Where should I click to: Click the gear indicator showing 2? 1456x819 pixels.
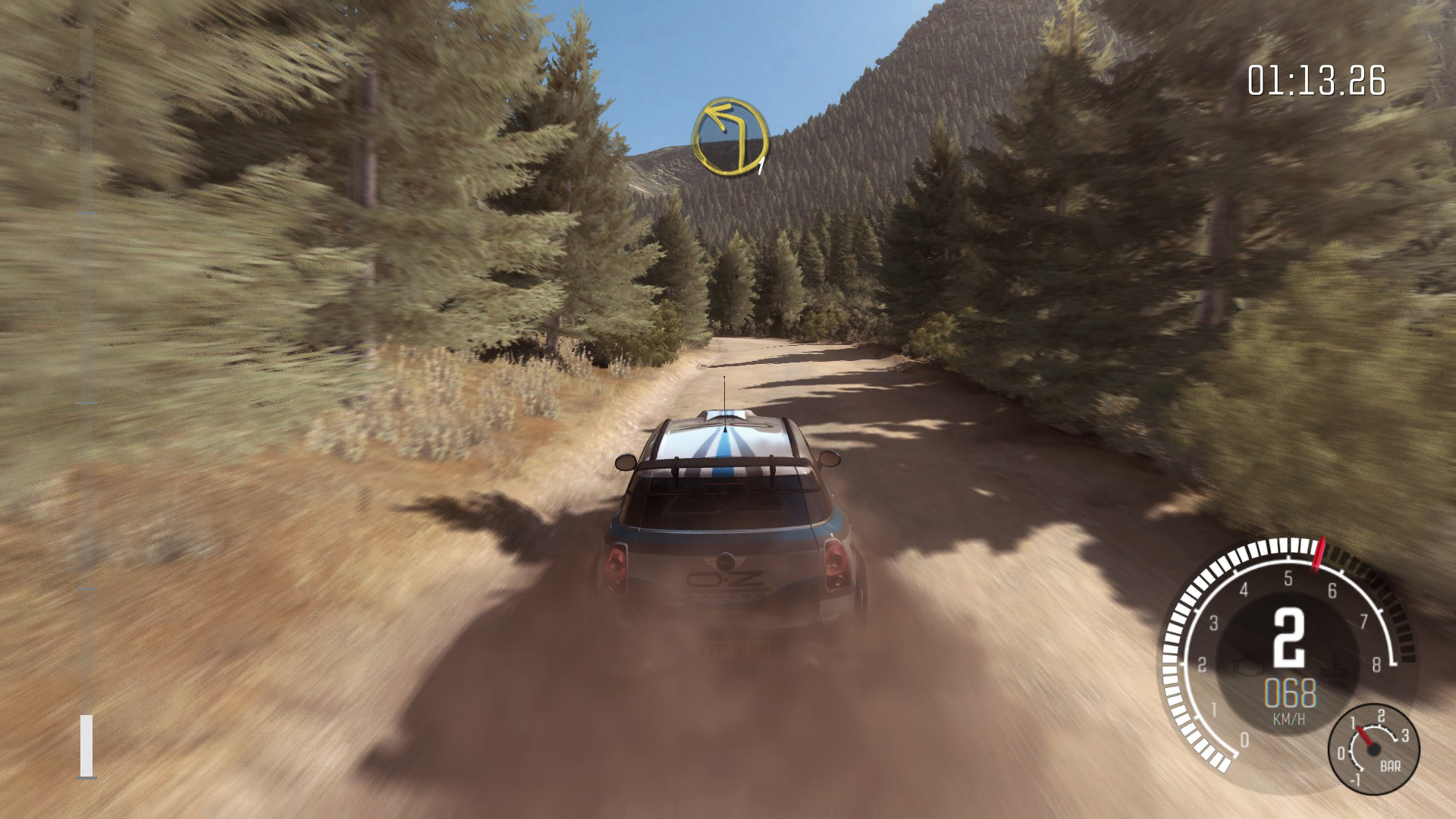[1291, 639]
